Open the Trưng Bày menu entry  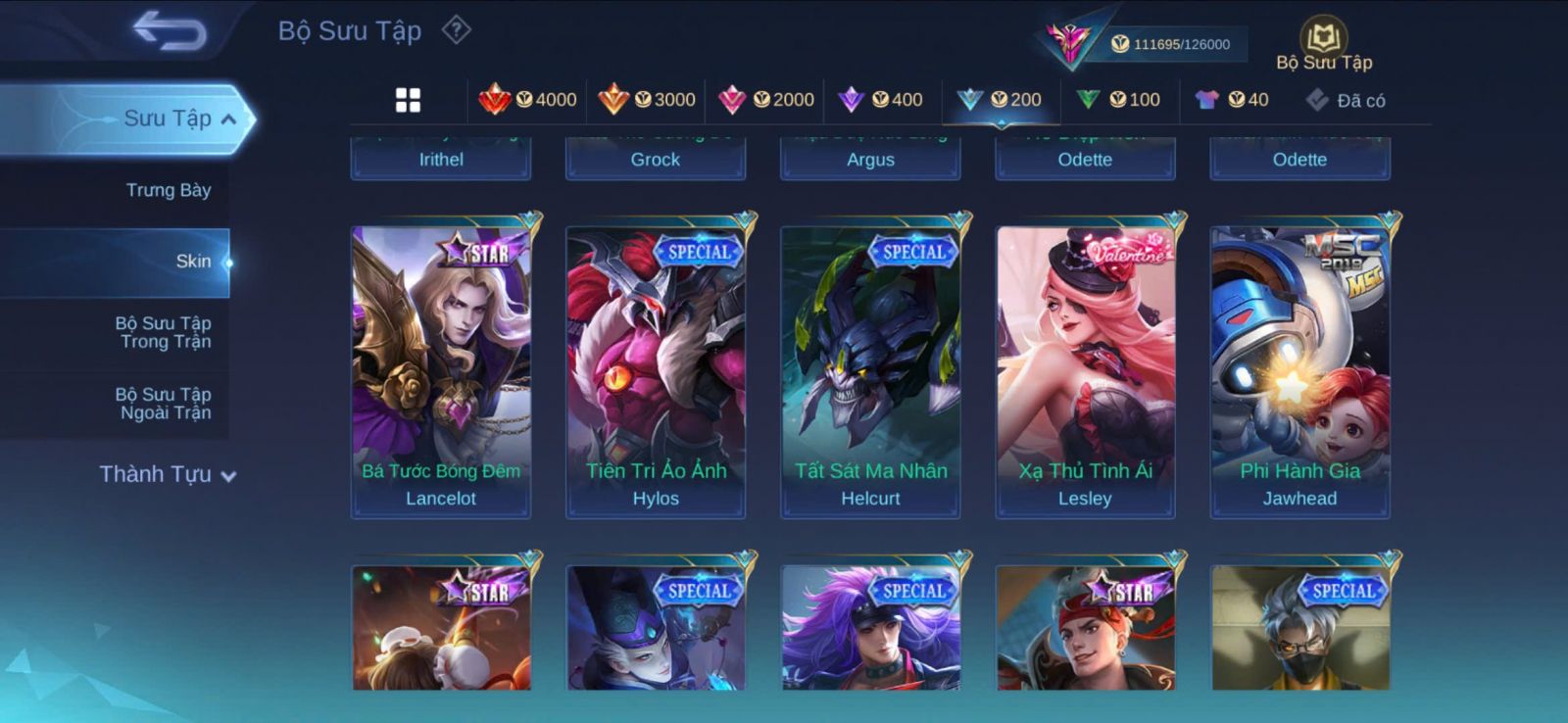(x=168, y=190)
